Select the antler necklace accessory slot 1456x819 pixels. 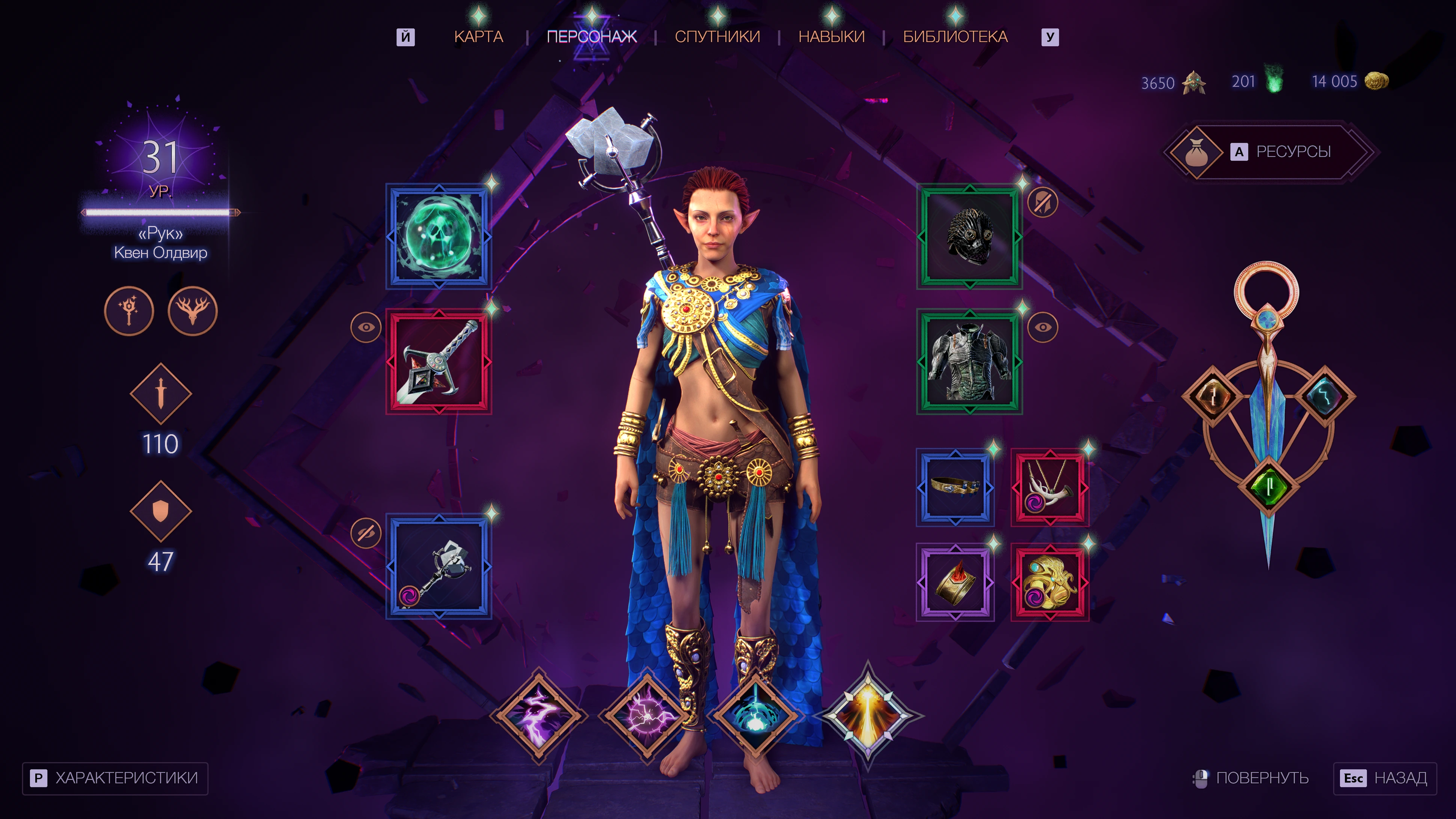1050,487
